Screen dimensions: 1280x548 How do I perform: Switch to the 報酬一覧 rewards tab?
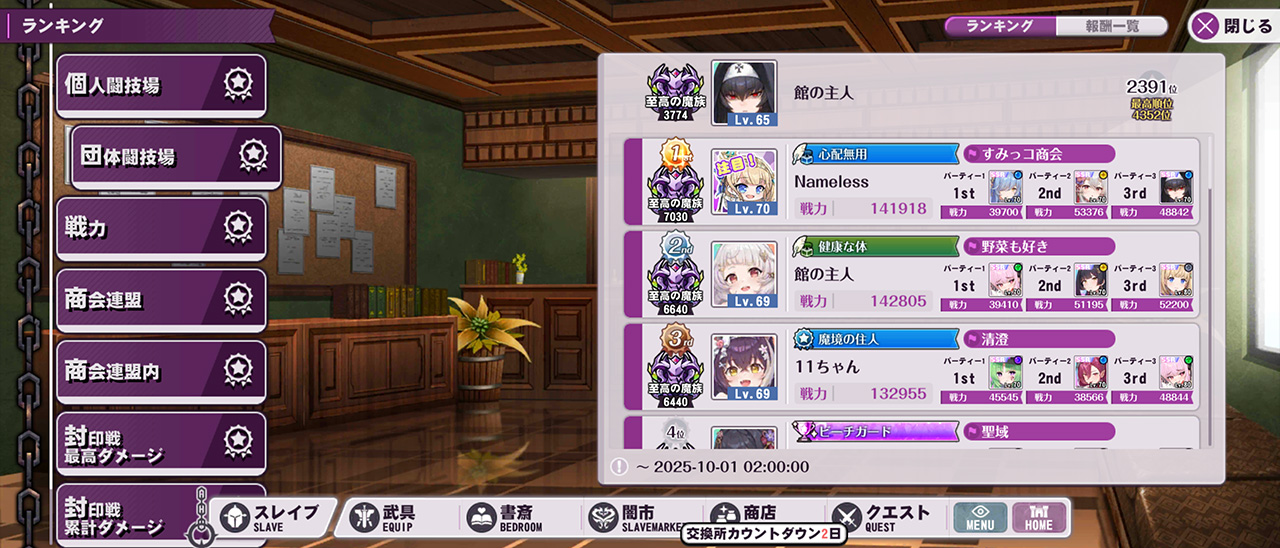1111,27
